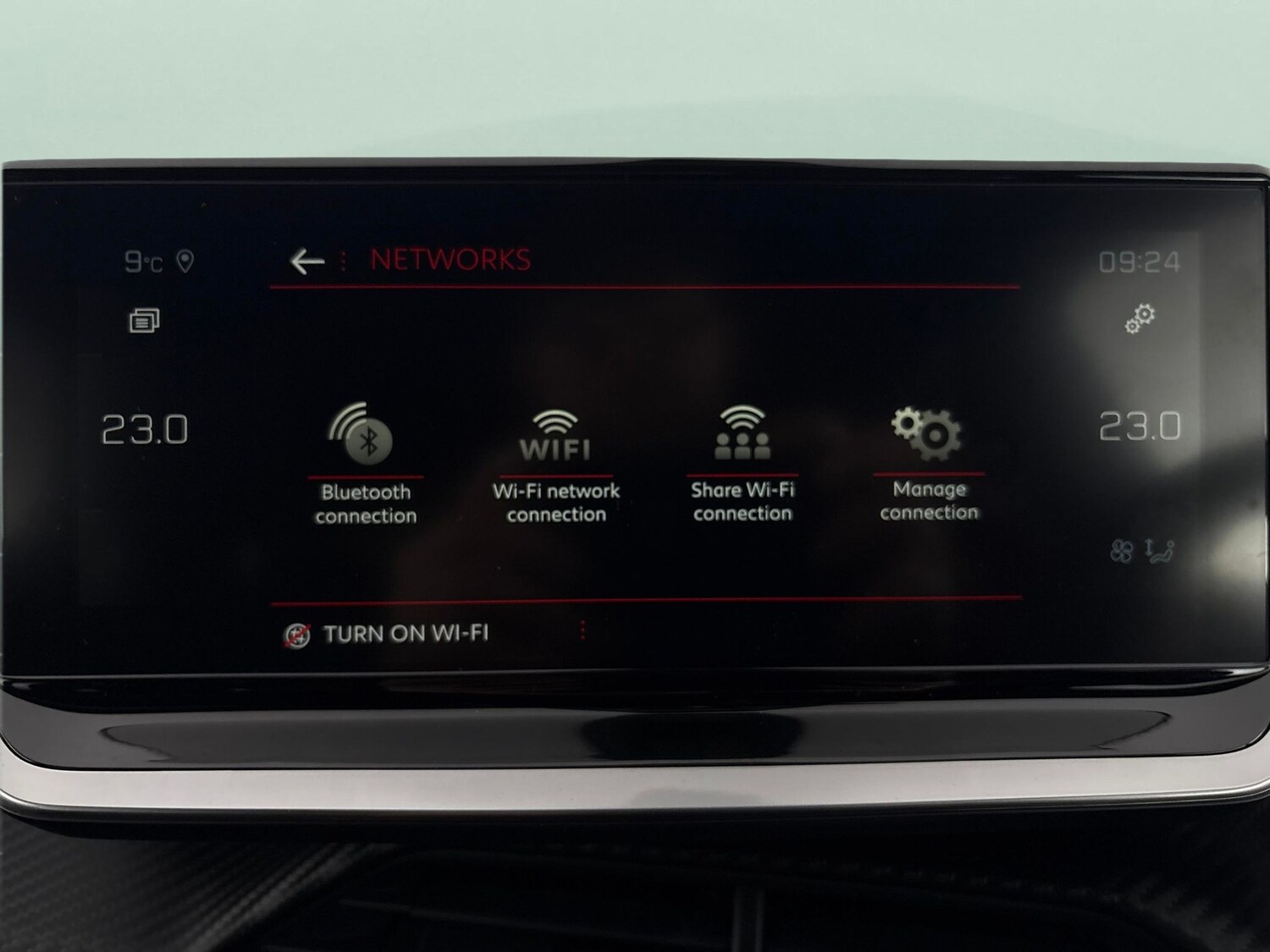The image size is (1270, 952).
Task: Go back using the arrow
Action: click(x=306, y=259)
